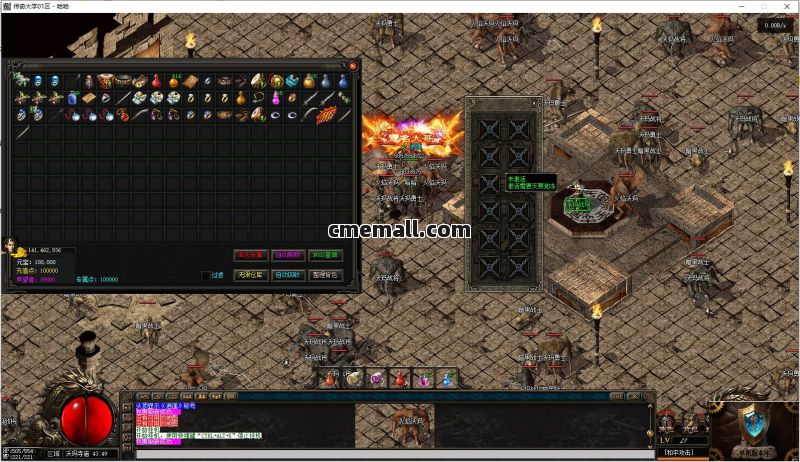The width and height of the screenshot is (800, 462).
Task: Toggle the 过滤 filter checkbox
Action: pos(206,275)
